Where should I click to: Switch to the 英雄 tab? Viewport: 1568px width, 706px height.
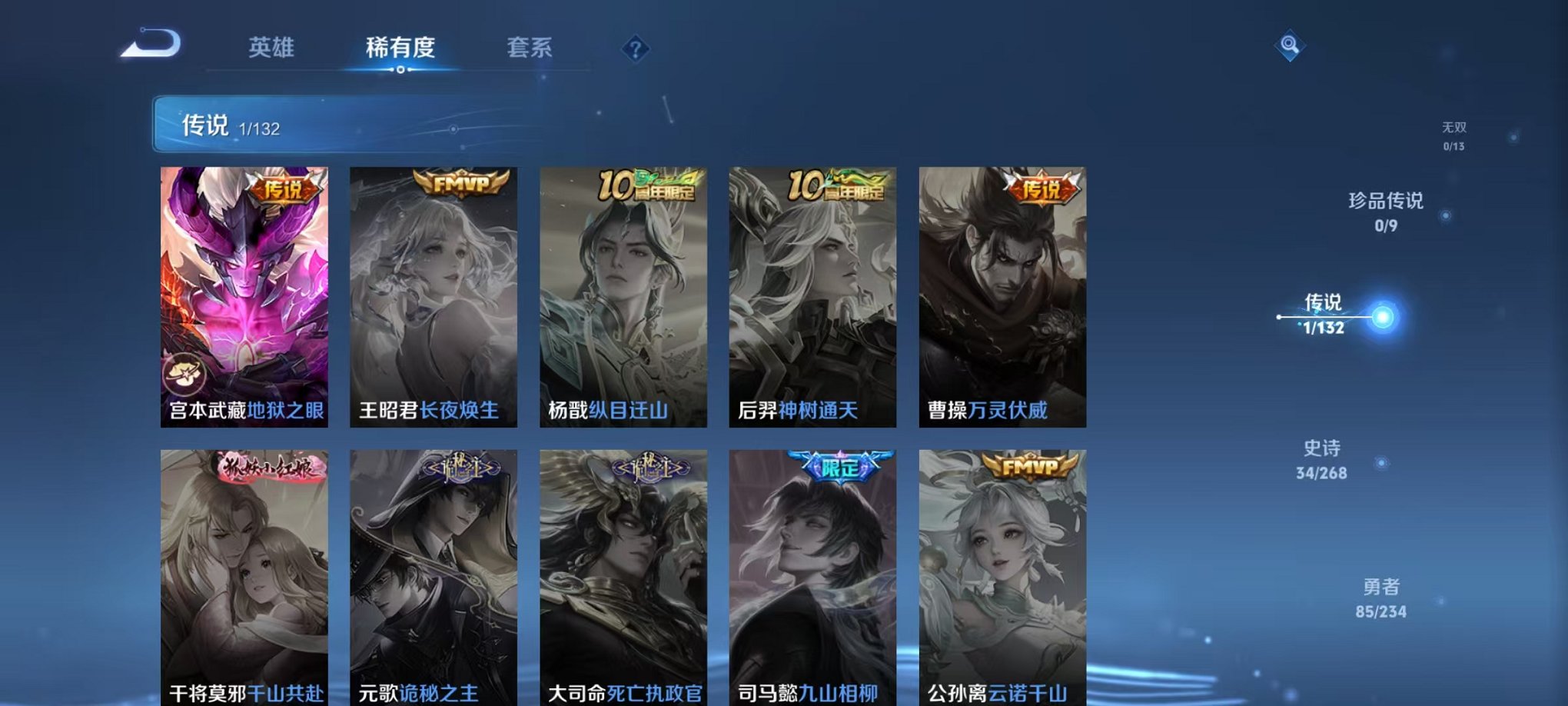click(271, 48)
